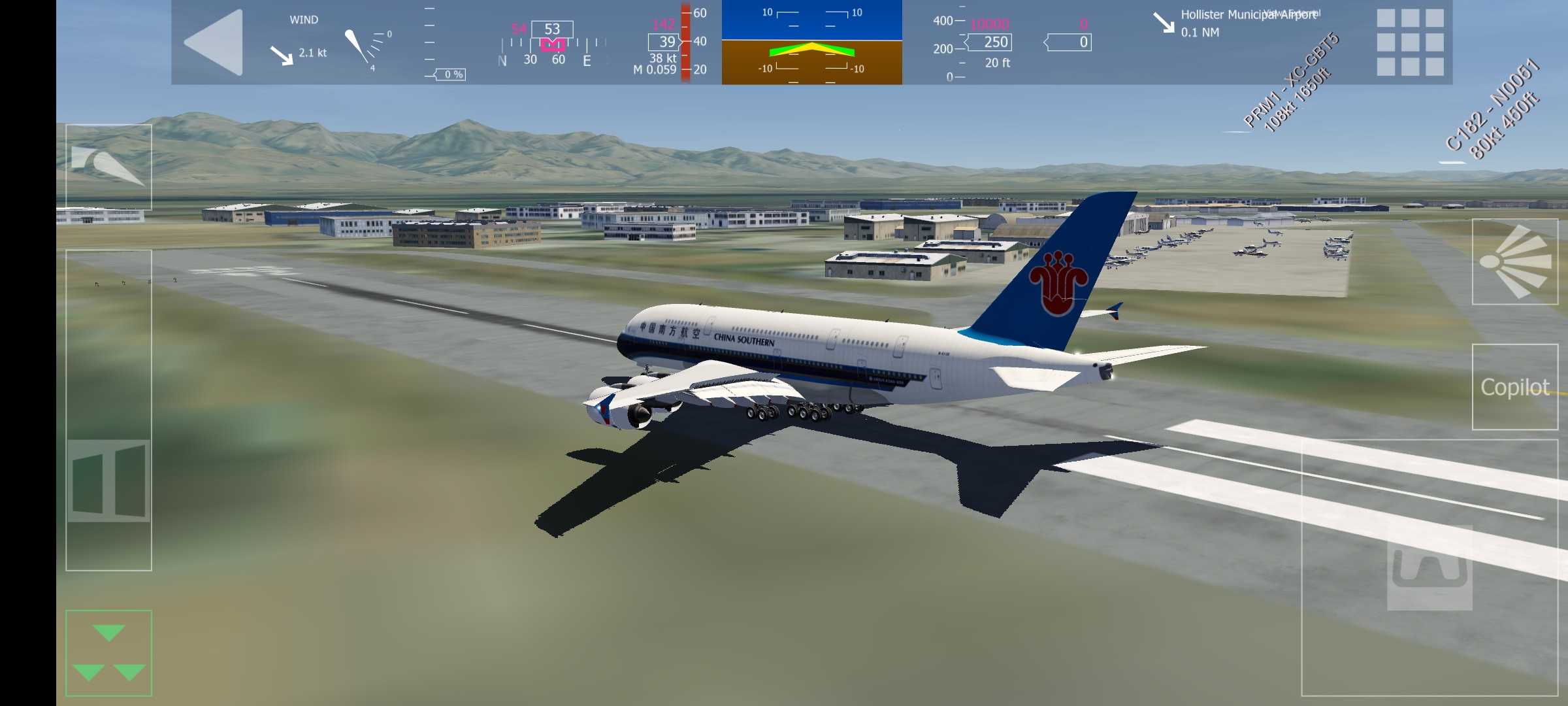Toggle the Copilot button
The image size is (1568, 706).
[1514, 387]
